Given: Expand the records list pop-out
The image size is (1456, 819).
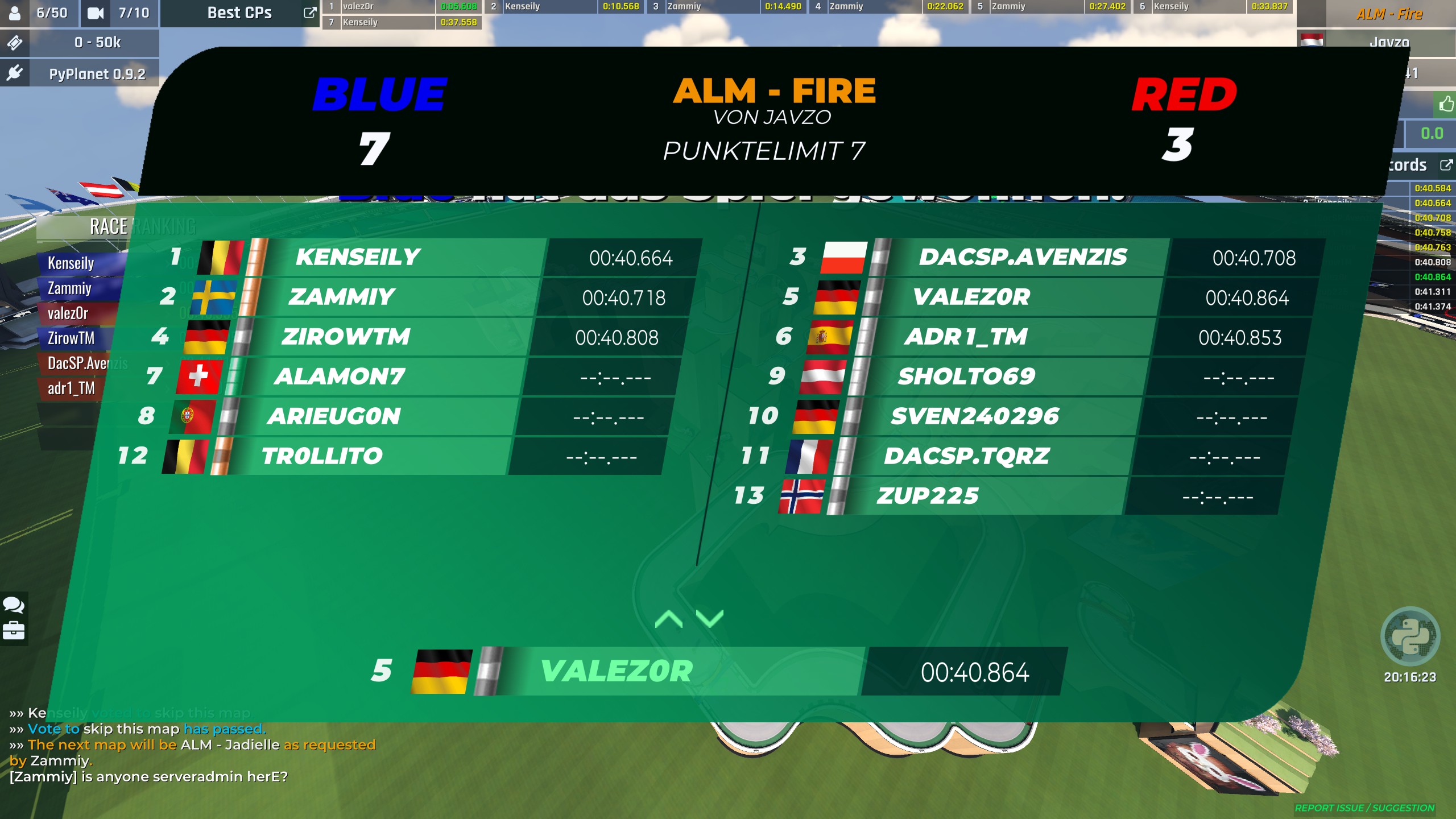Looking at the screenshot, I should [x=1446, y=165].
